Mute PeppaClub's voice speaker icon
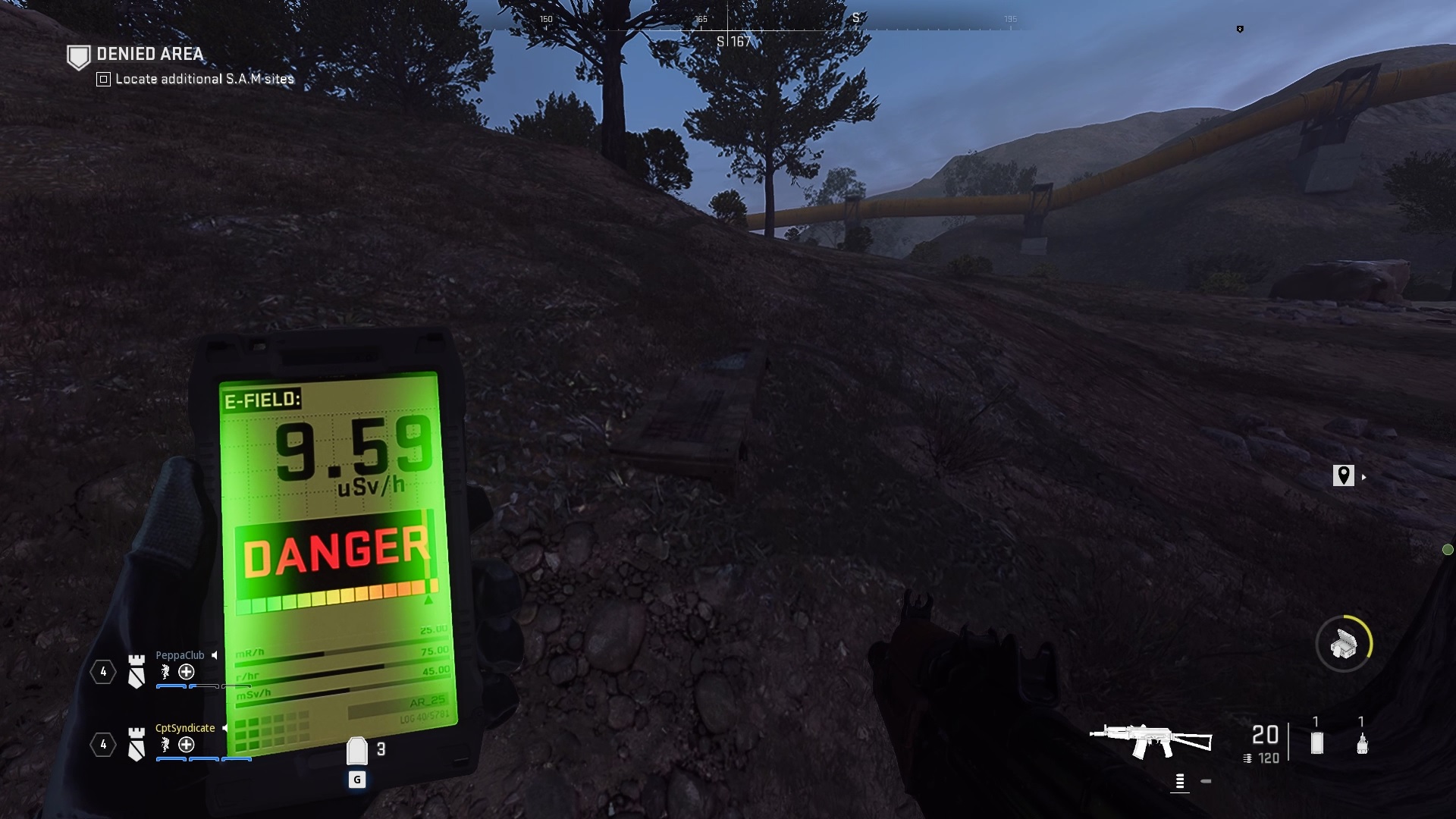Viewport: 1456px width, 819px height. [215, 656]
